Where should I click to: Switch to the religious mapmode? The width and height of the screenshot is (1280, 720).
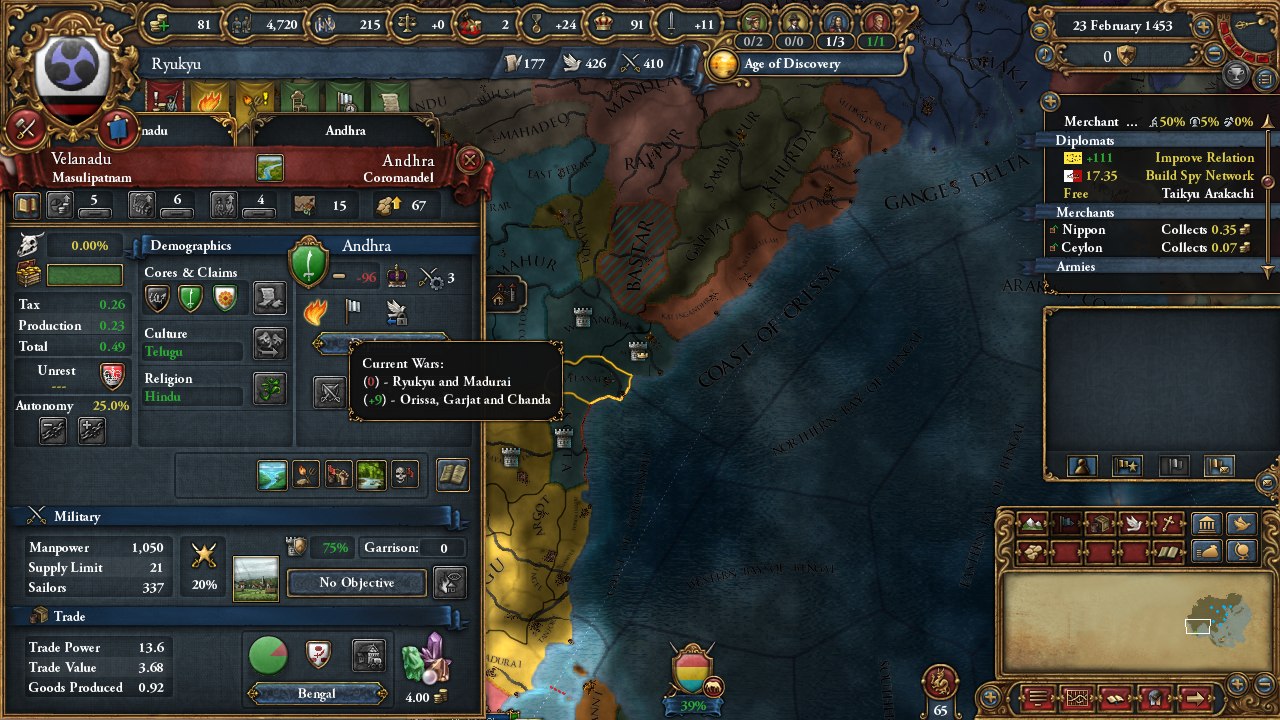pyautogui.click(x=1170, y=522)
